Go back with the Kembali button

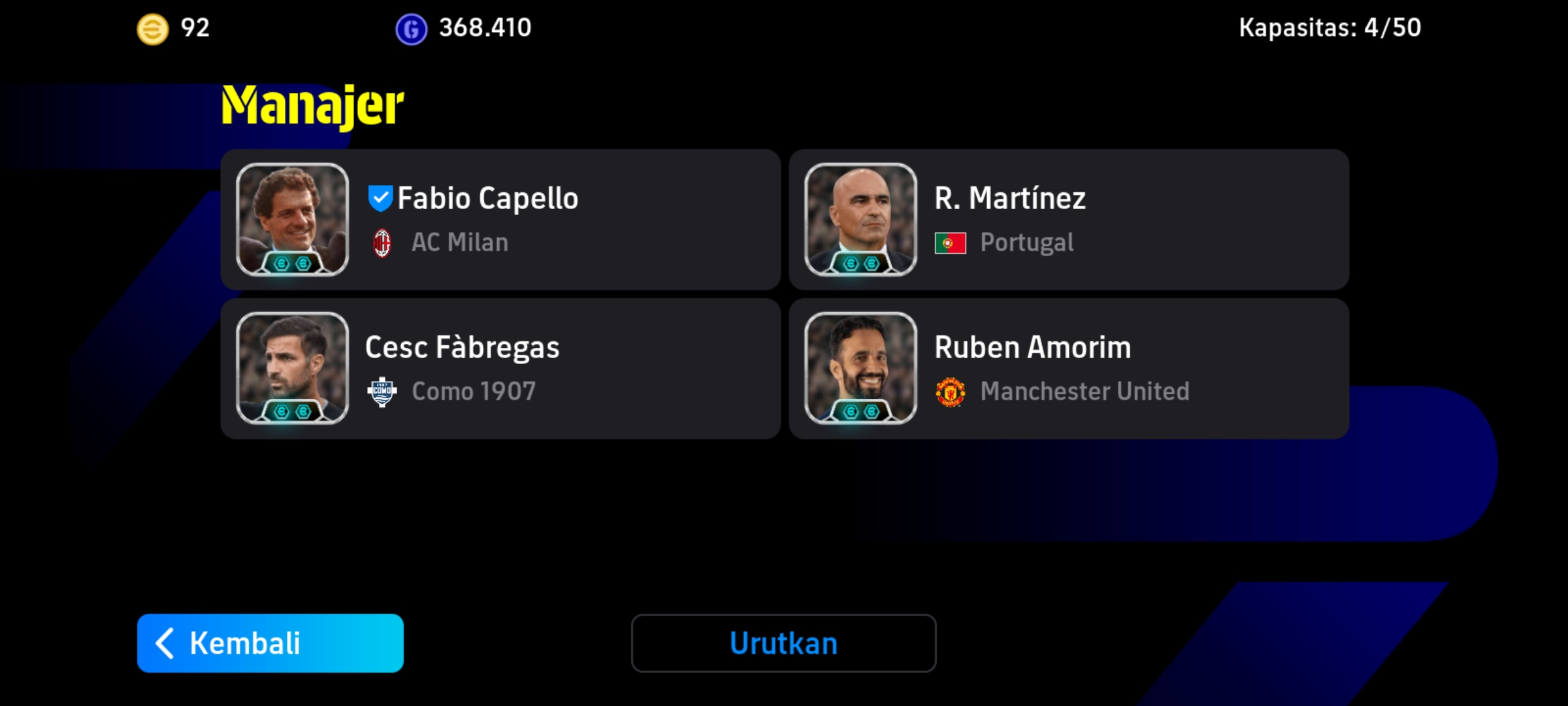click(x=270, y=643)
